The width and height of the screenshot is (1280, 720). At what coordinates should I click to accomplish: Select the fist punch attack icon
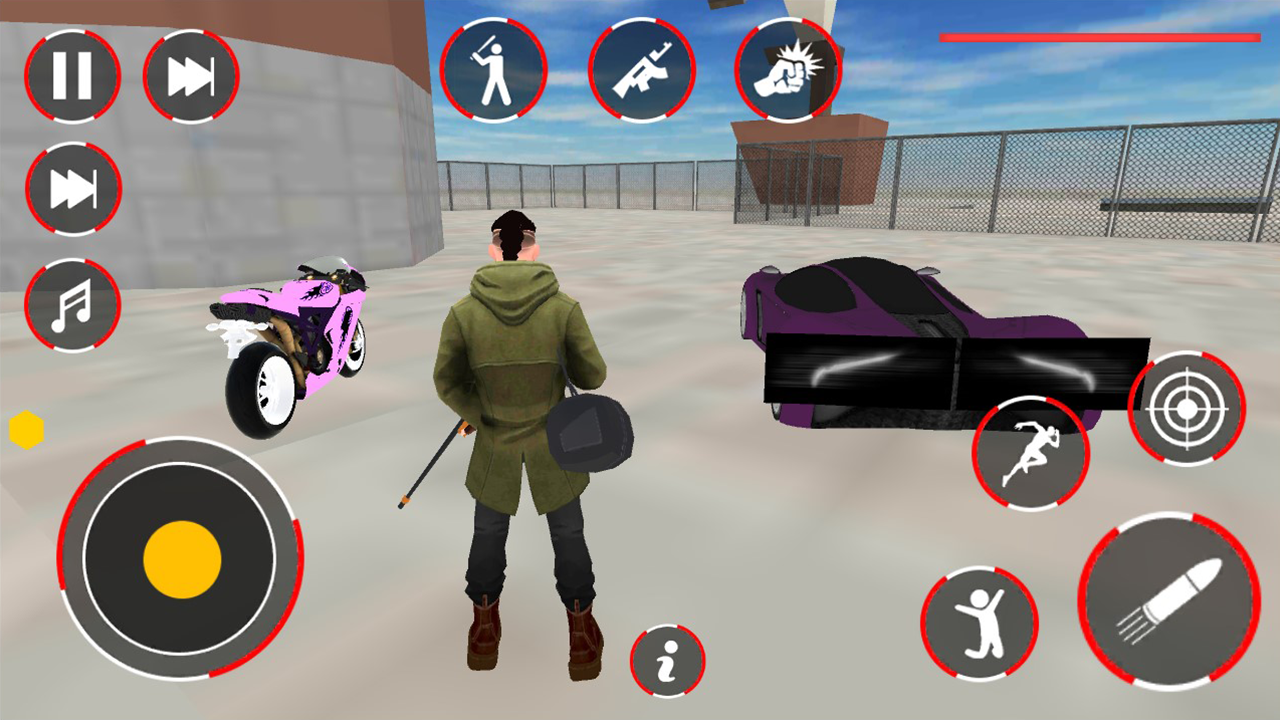click(788, 70)
